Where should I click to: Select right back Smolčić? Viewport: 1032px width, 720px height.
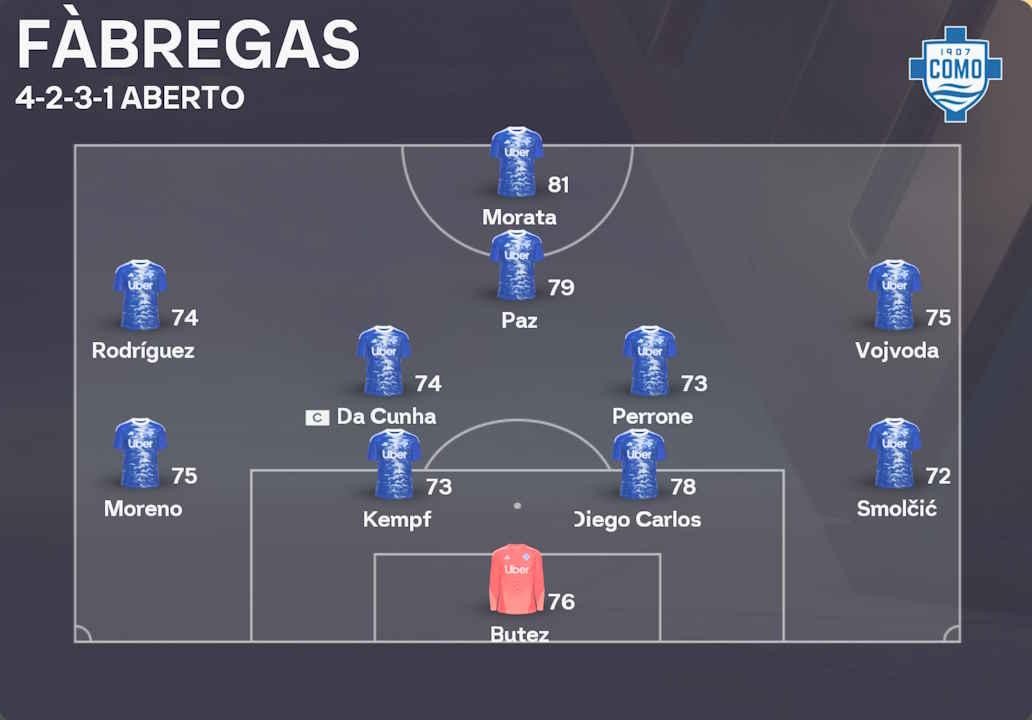[894, 453]
